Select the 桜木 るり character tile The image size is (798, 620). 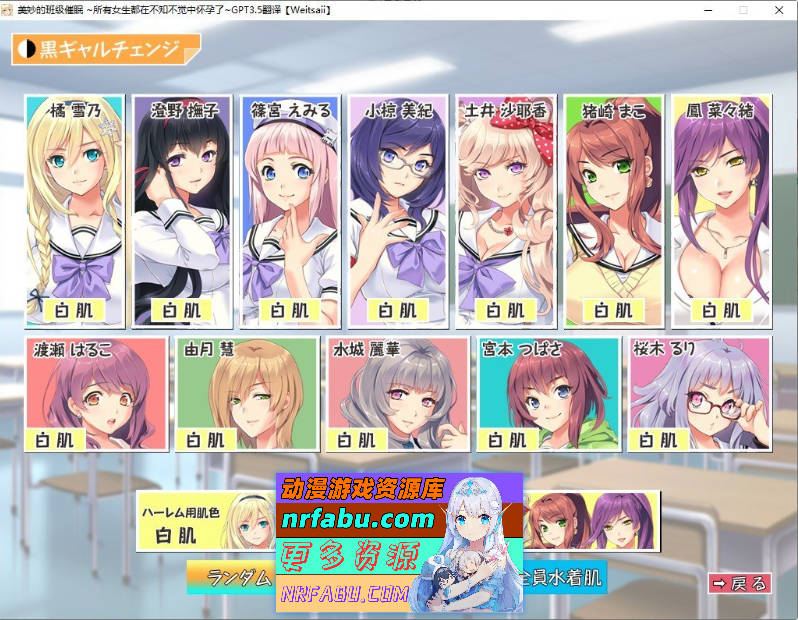click(x=700, y=394)
